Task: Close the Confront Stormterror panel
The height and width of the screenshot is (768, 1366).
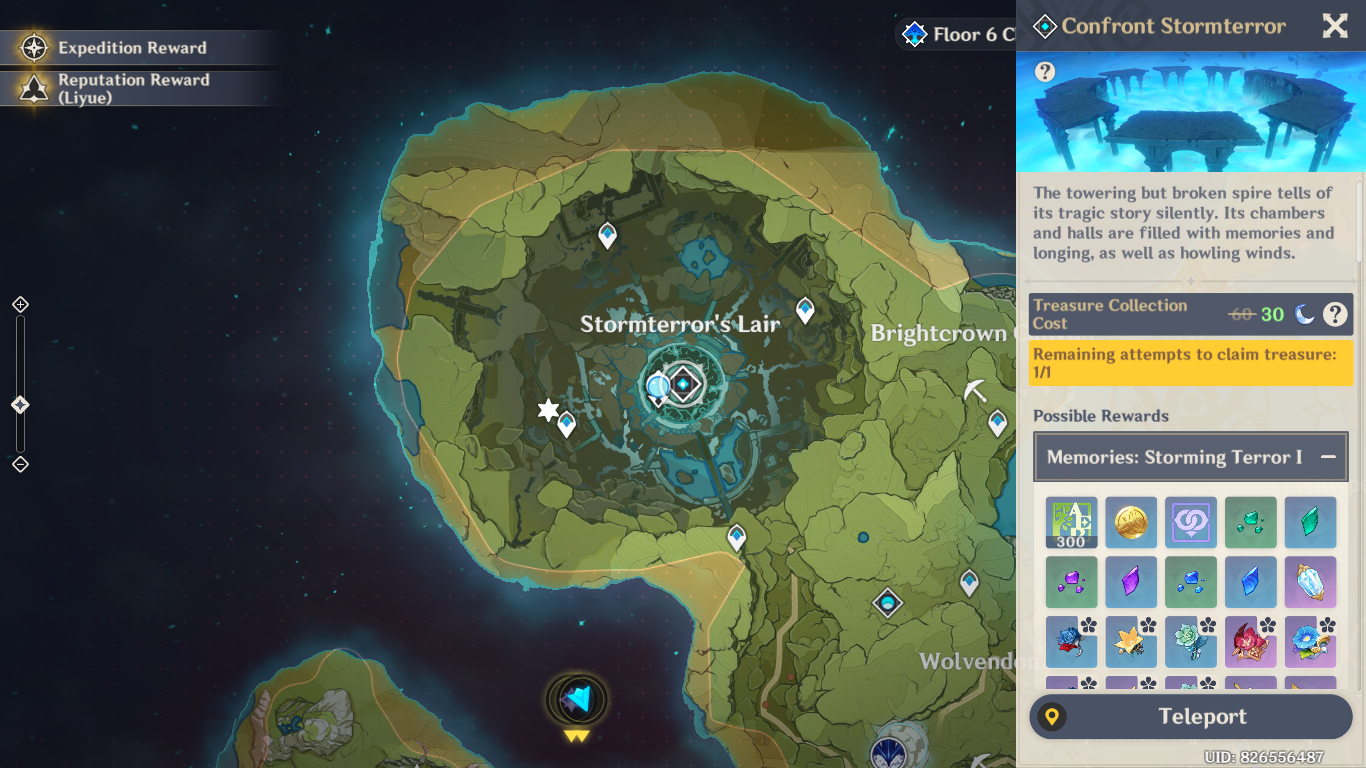Action: 1335,26
